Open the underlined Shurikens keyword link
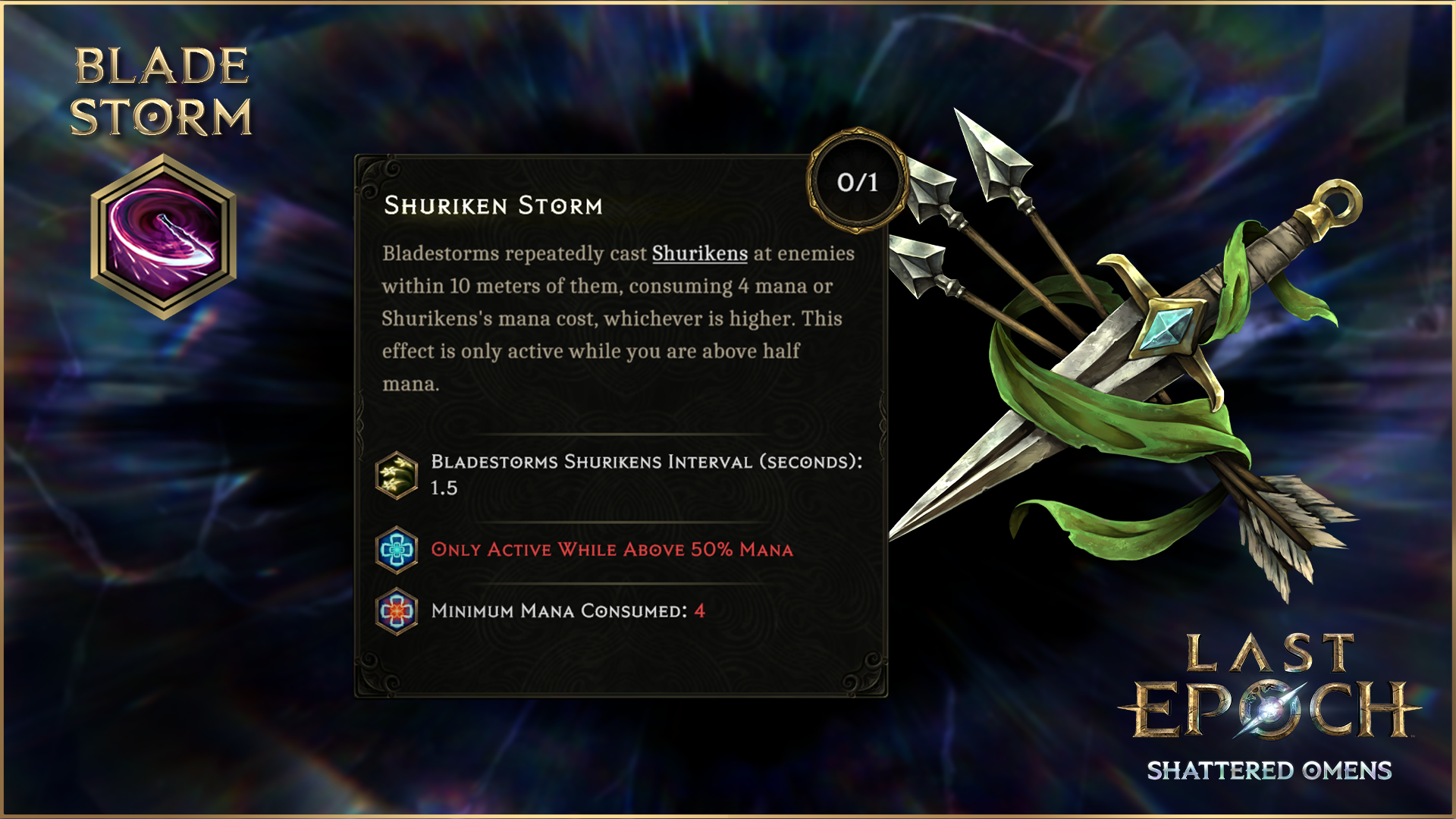Image resolution: width=1456 pixels, height=819 pixels. pos(699,253)
